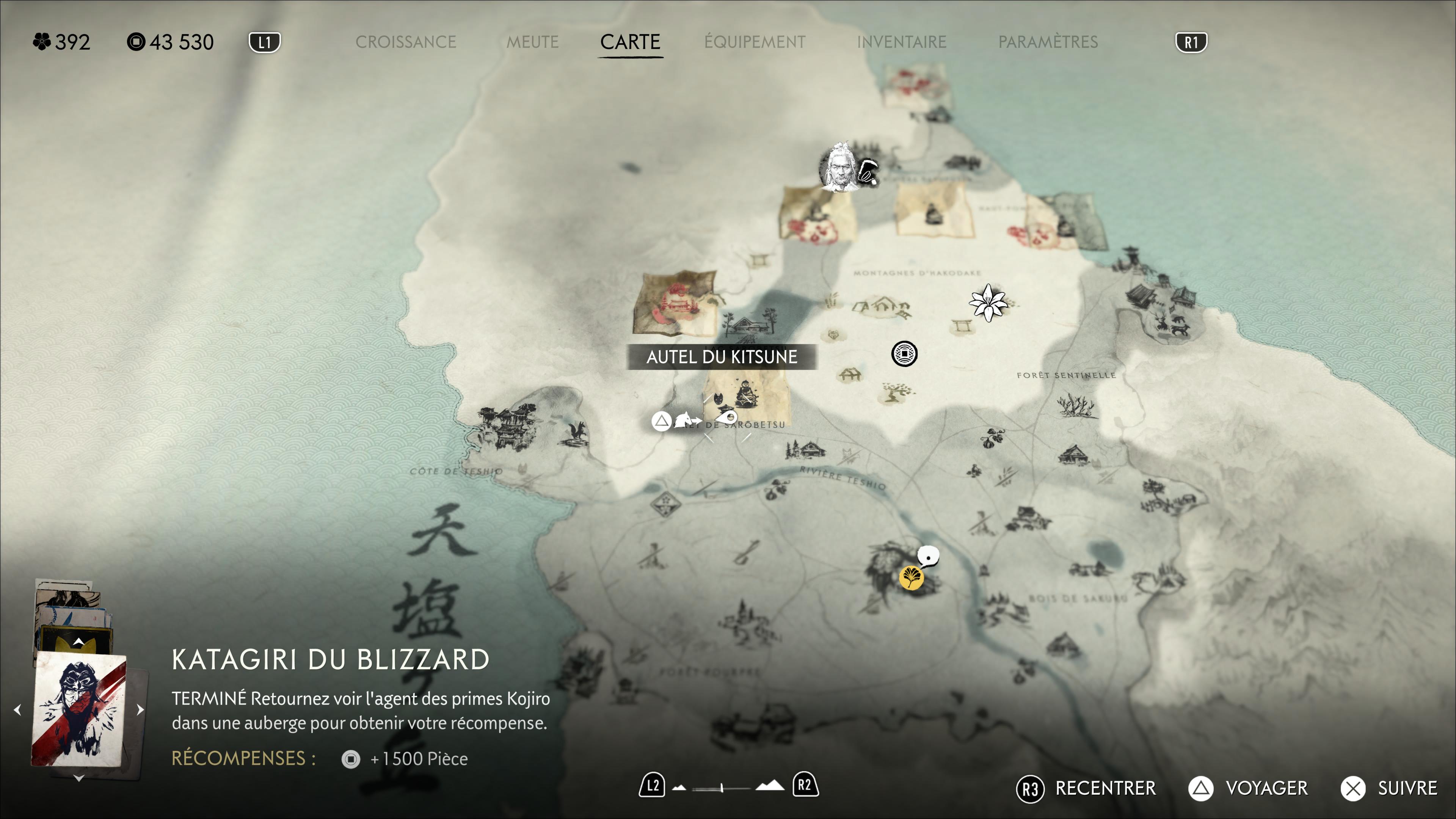This screenshot has height=819, width=1456.
Task: Select the coin marker on the map
Action: tap(904, 354)
